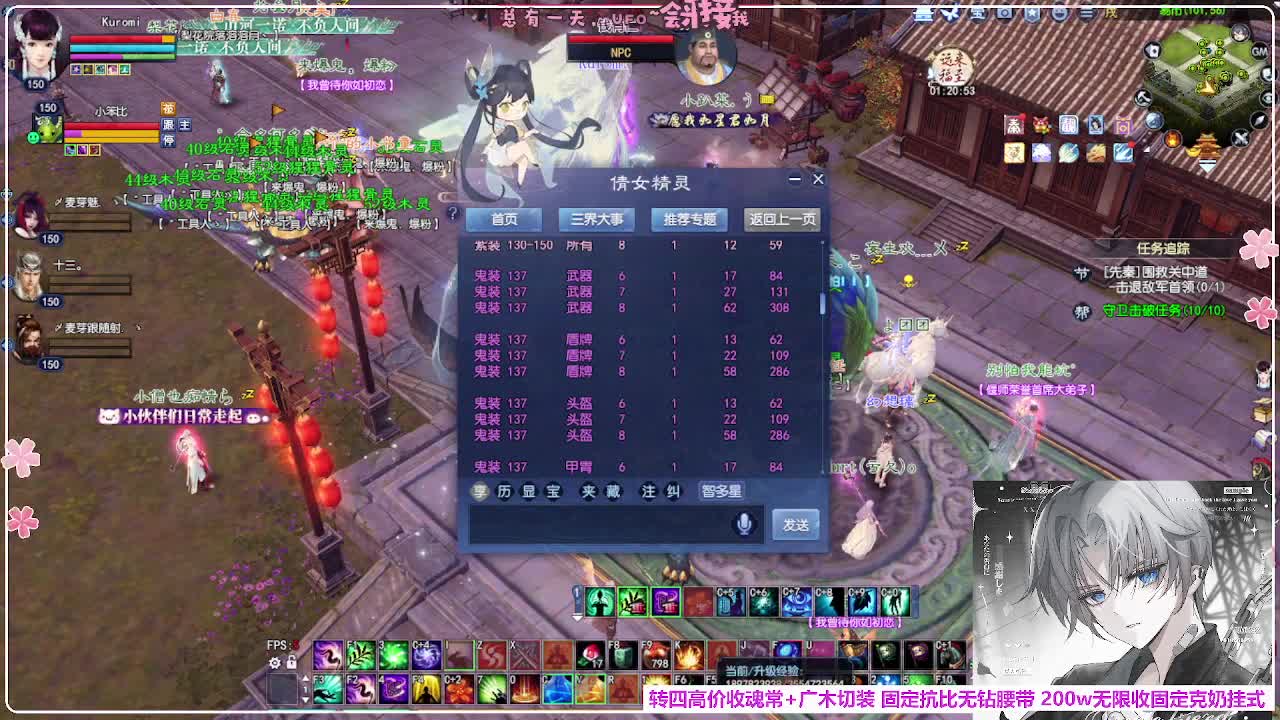Click the crossed swords icon at the minimap edge

[x=1240, y=138]
